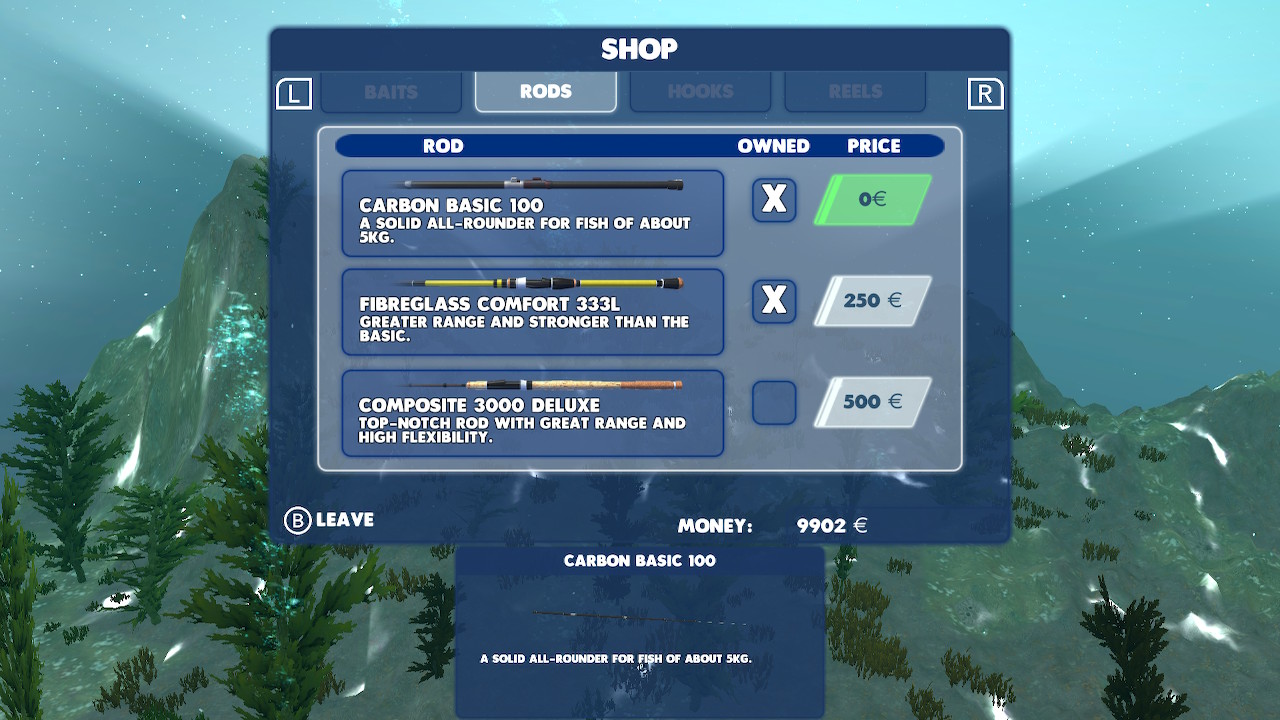Click the Fibreglass Comfort 333L owned checkbox
The height and width of the screenshot is (720, 1280).
(x=773, y=301)
